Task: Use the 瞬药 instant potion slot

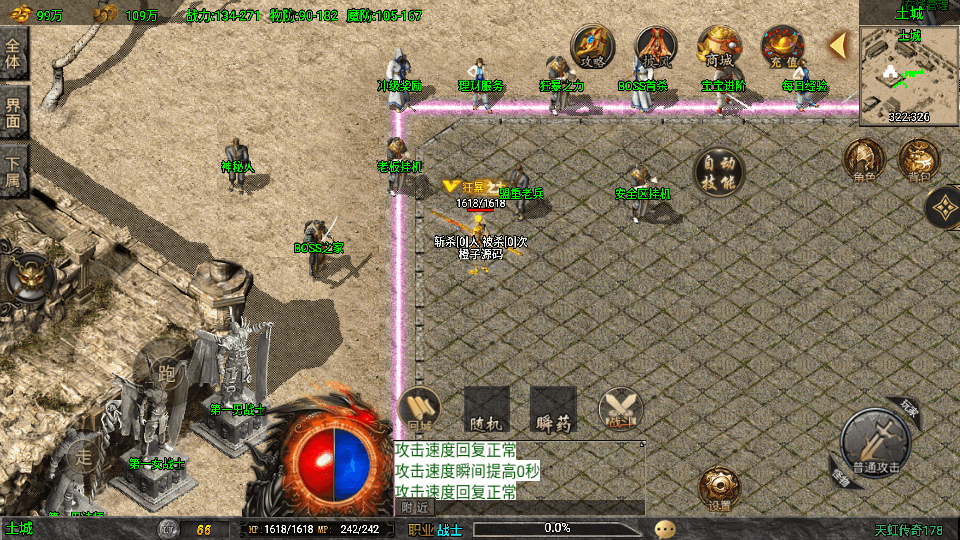Action: tap(553, 410)
